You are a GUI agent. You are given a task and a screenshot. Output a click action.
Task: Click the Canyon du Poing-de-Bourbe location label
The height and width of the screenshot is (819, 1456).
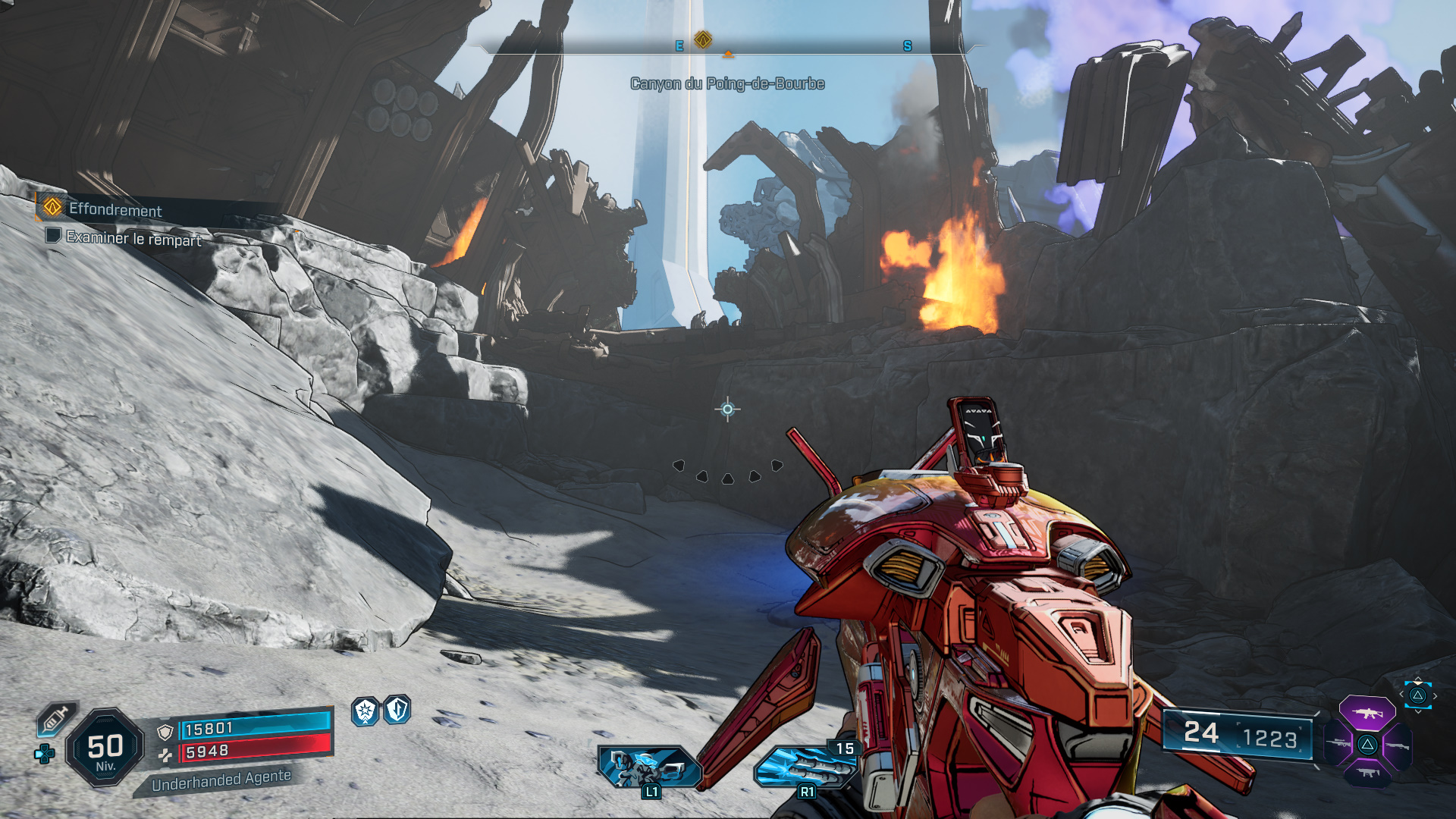coord(727,84)
